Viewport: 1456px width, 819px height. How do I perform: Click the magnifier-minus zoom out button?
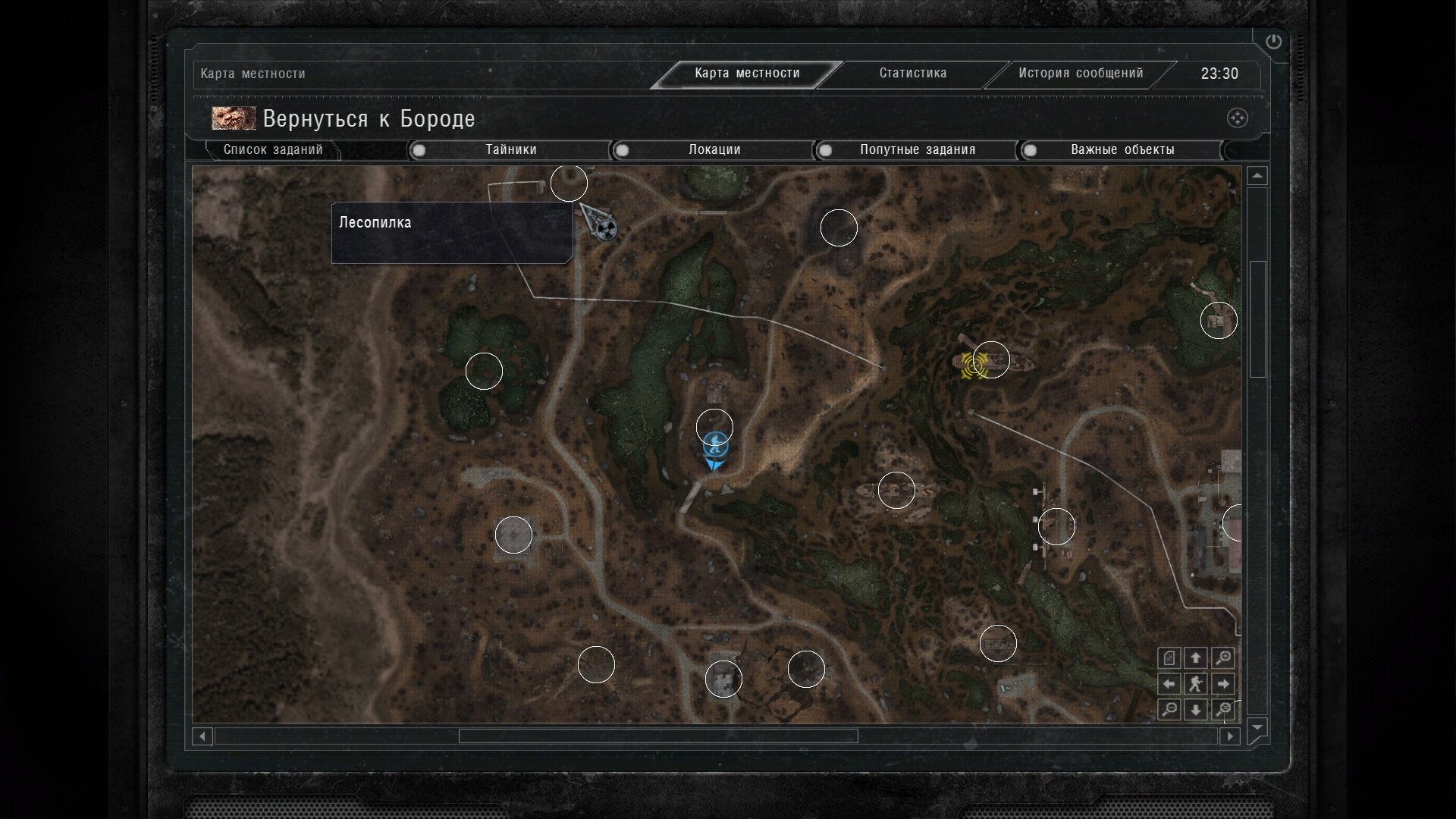click(1169, 710)
